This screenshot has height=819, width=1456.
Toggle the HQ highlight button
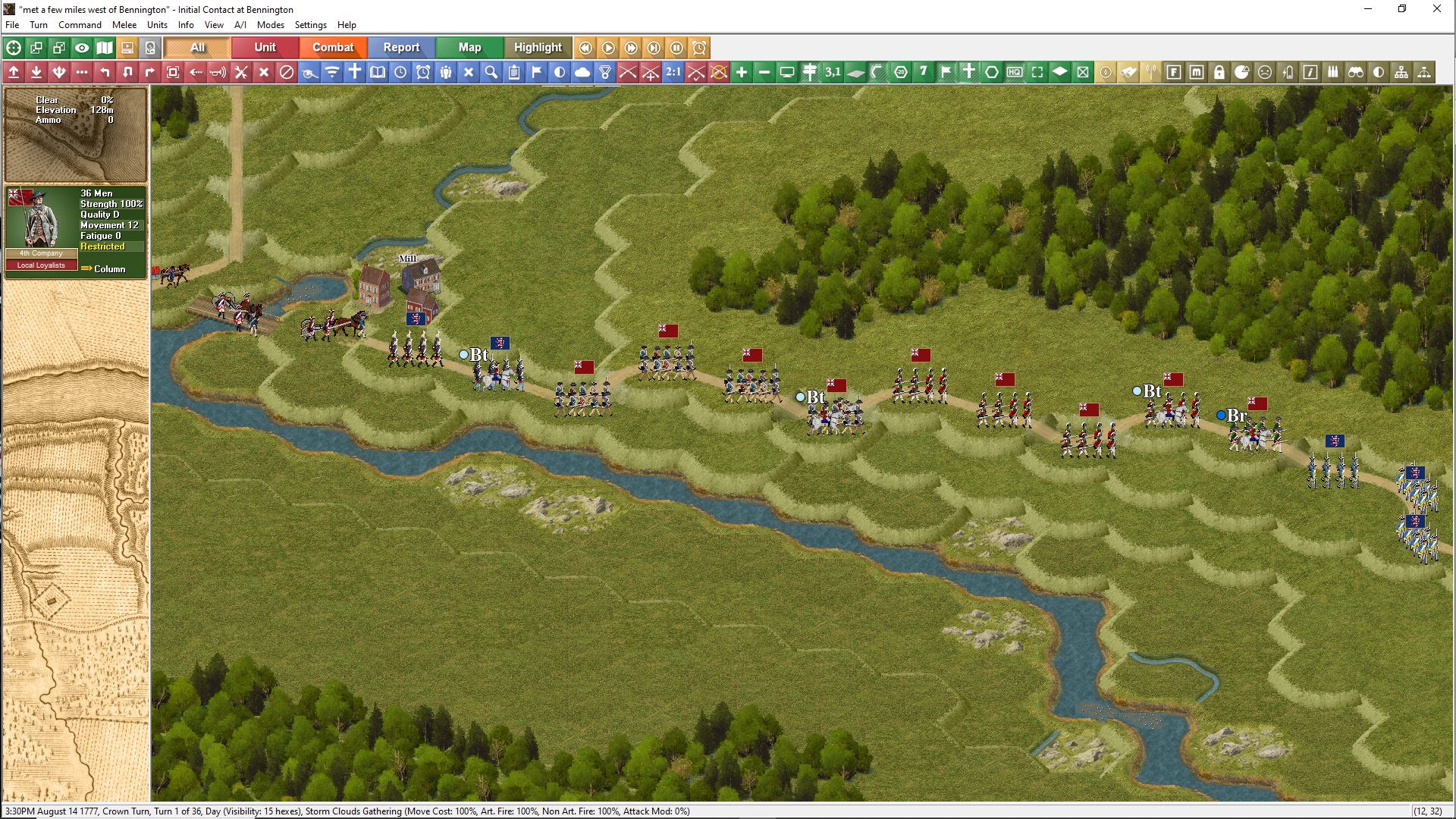tap(1015, 72)
